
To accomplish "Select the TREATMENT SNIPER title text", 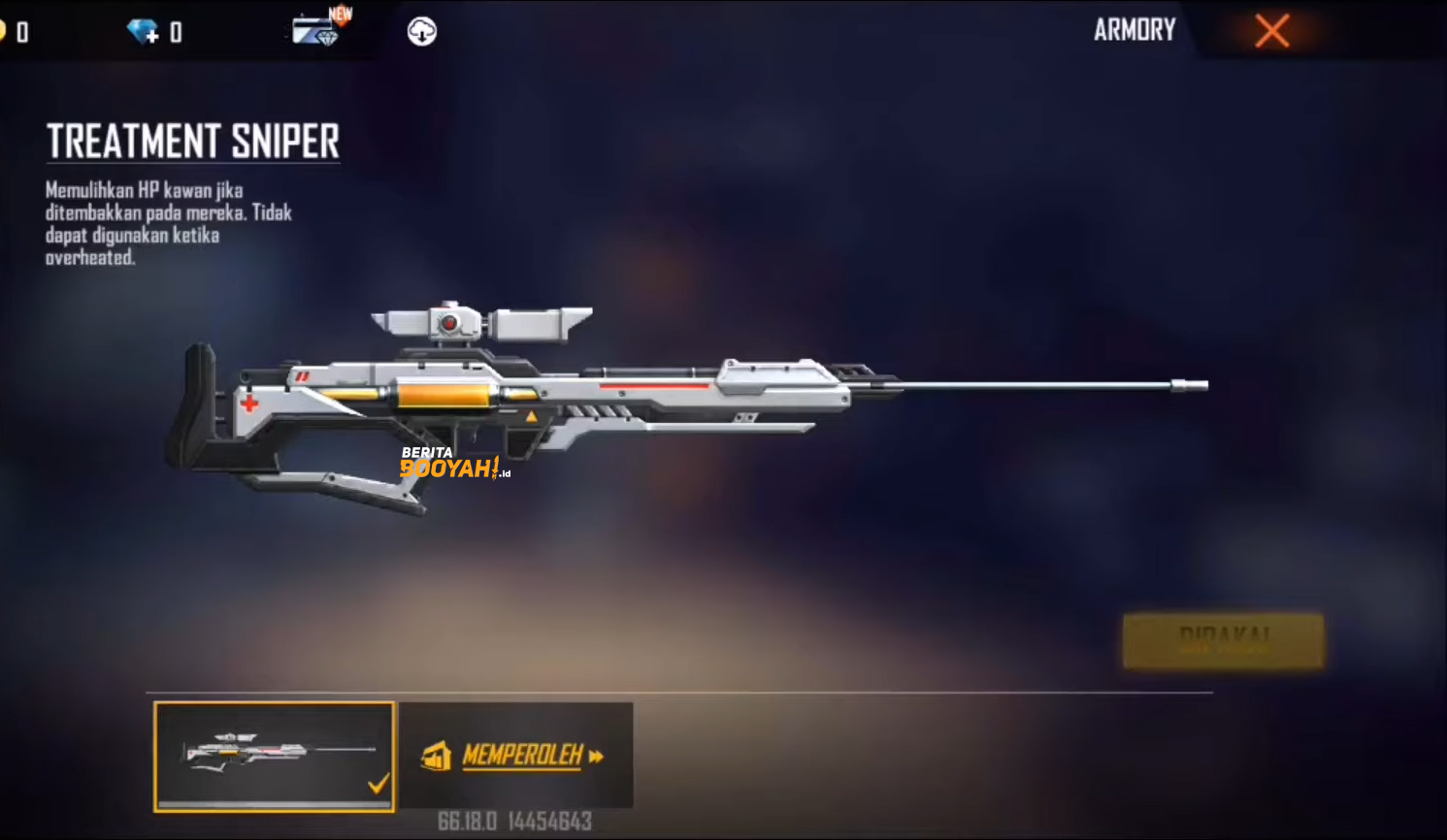I will point(193,141).
